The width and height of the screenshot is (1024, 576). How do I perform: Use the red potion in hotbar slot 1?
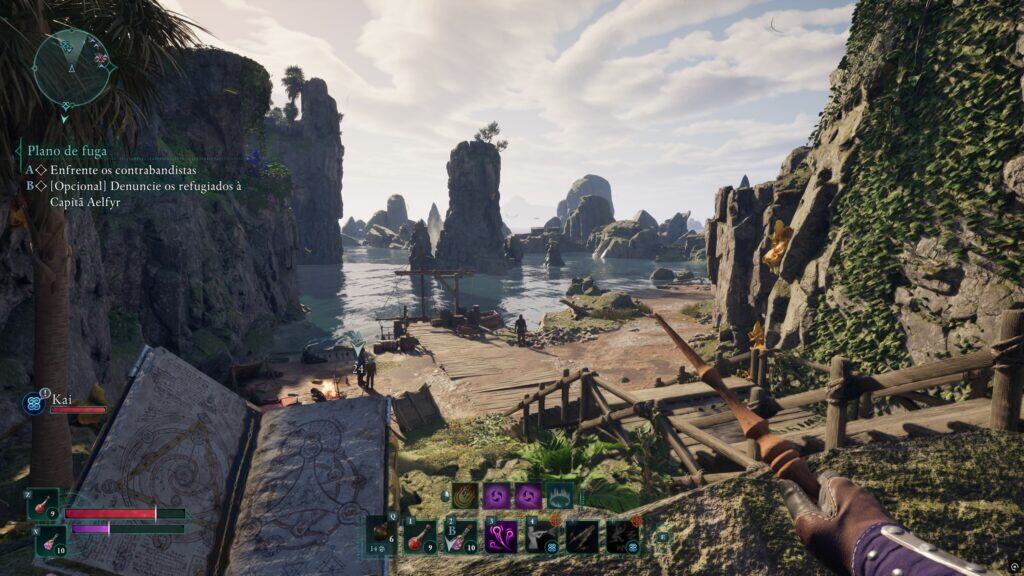pyautogui.click(x=420, y=536)
